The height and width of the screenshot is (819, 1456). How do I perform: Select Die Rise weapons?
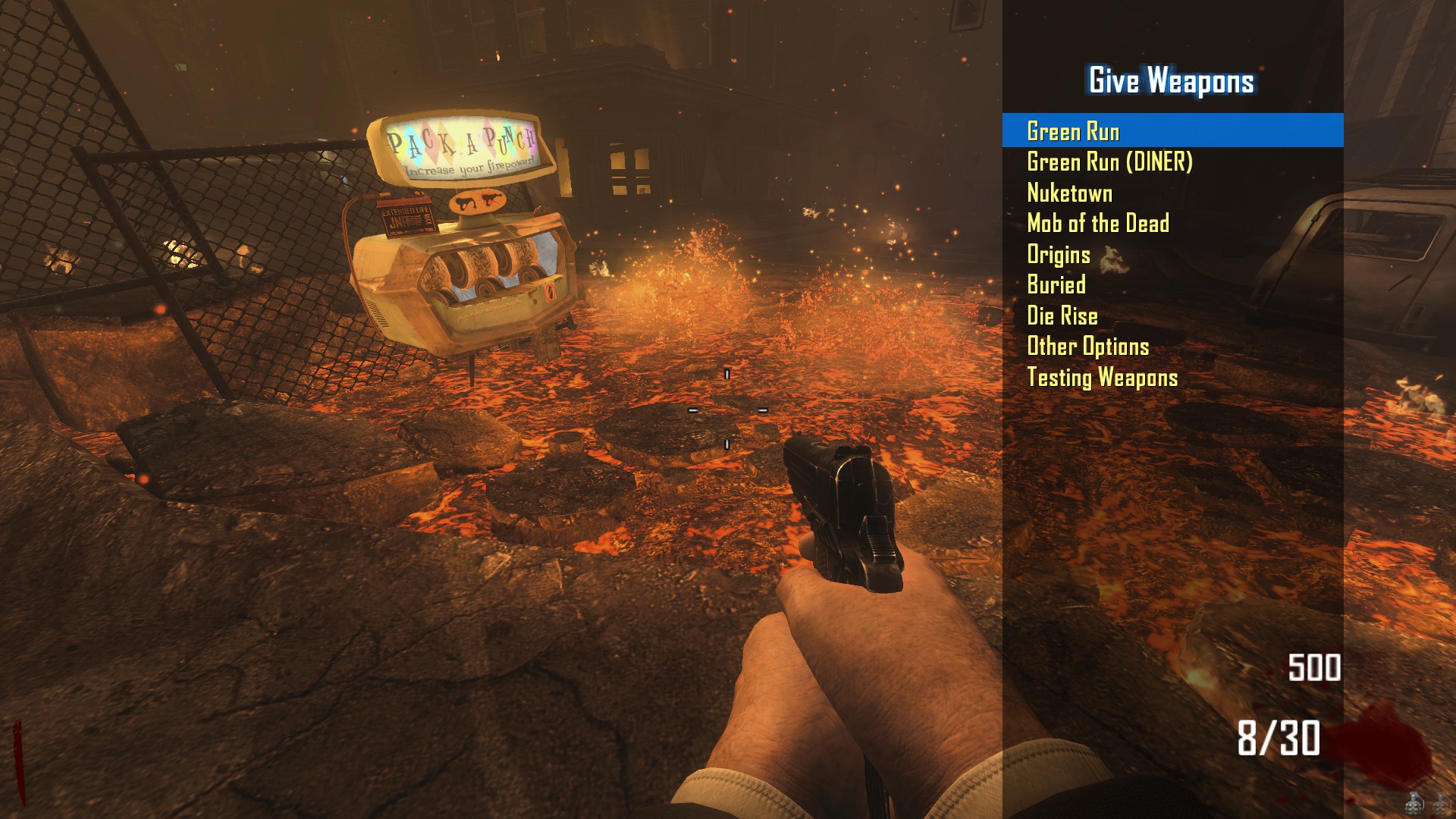click(1062, 315)
